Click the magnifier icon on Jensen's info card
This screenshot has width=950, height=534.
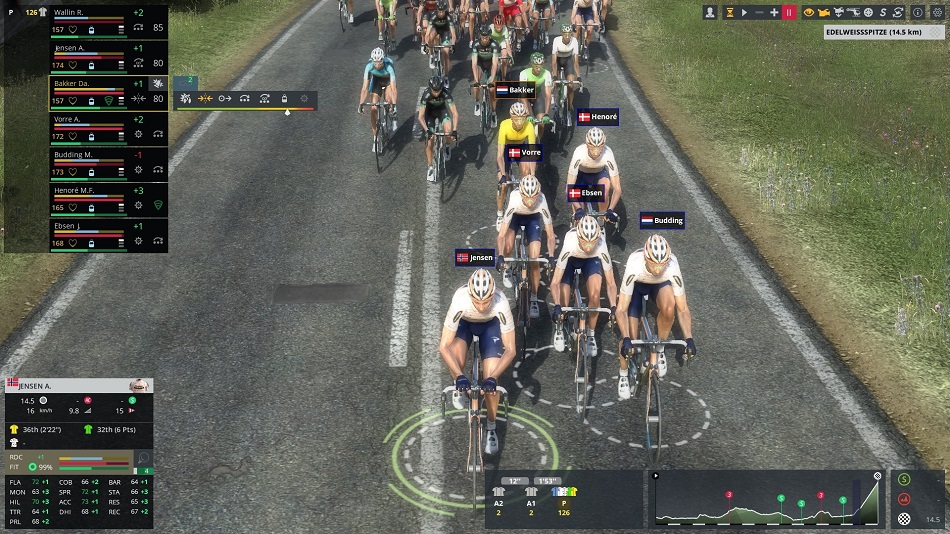(143, 458)
